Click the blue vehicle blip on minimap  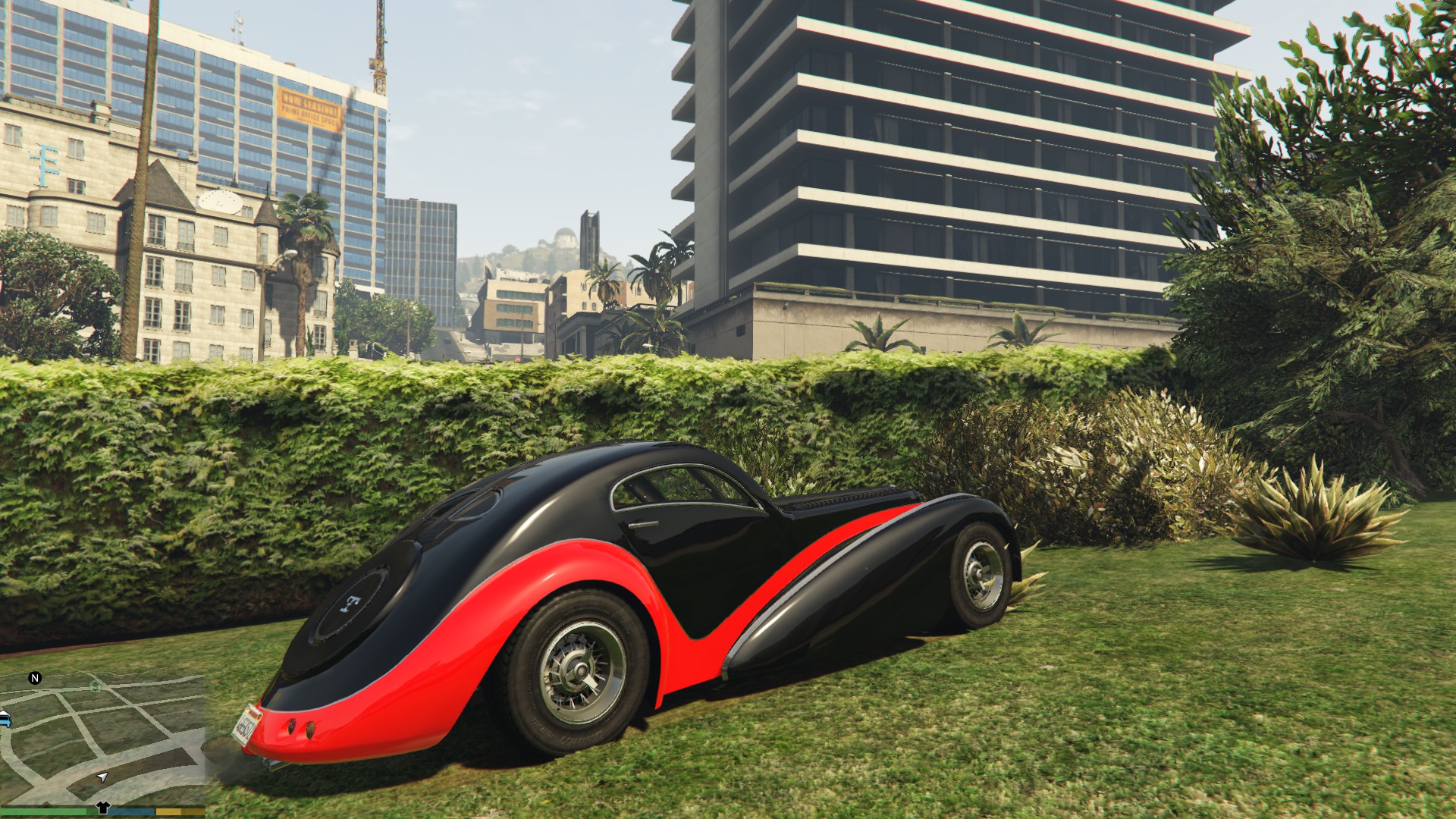pyautogui.click(x=5, y=719)
